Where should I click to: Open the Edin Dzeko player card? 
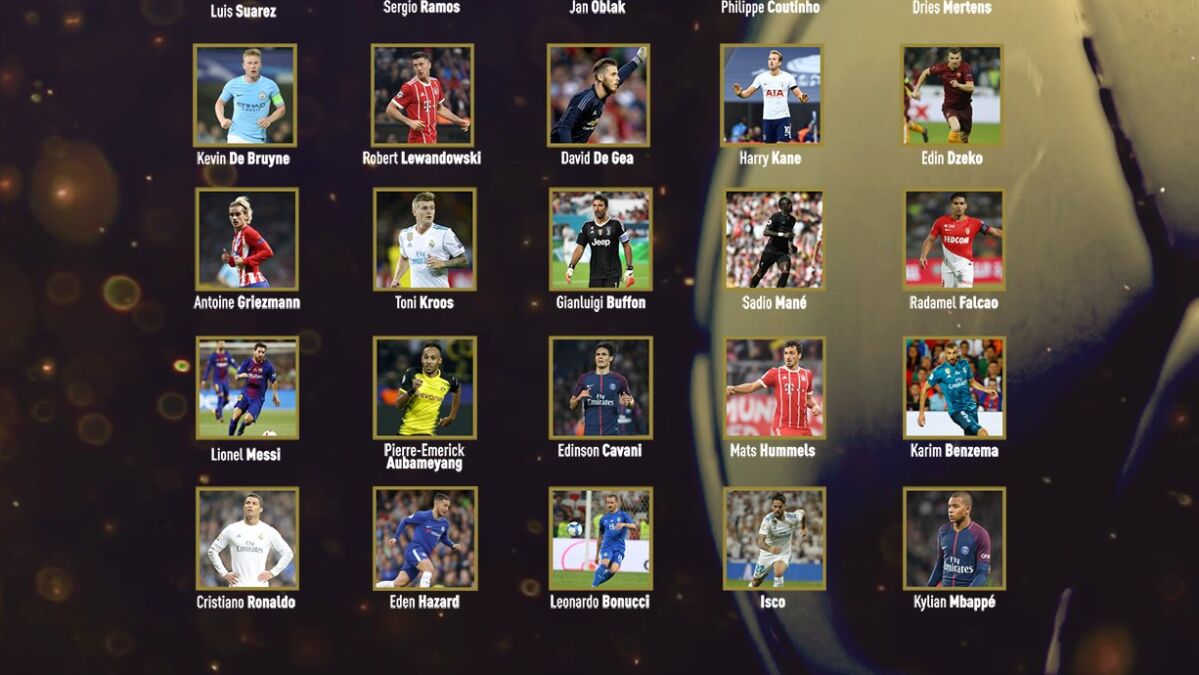coord(952,95)
